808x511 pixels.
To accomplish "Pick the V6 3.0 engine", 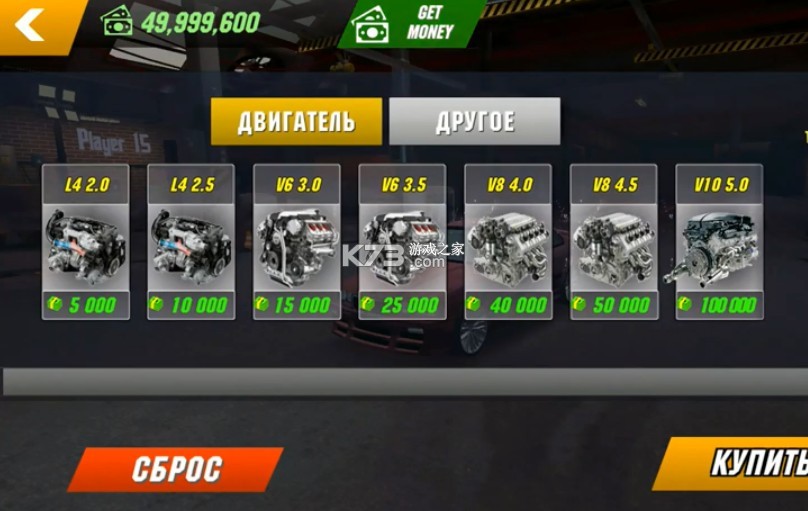I will (297, 242).
